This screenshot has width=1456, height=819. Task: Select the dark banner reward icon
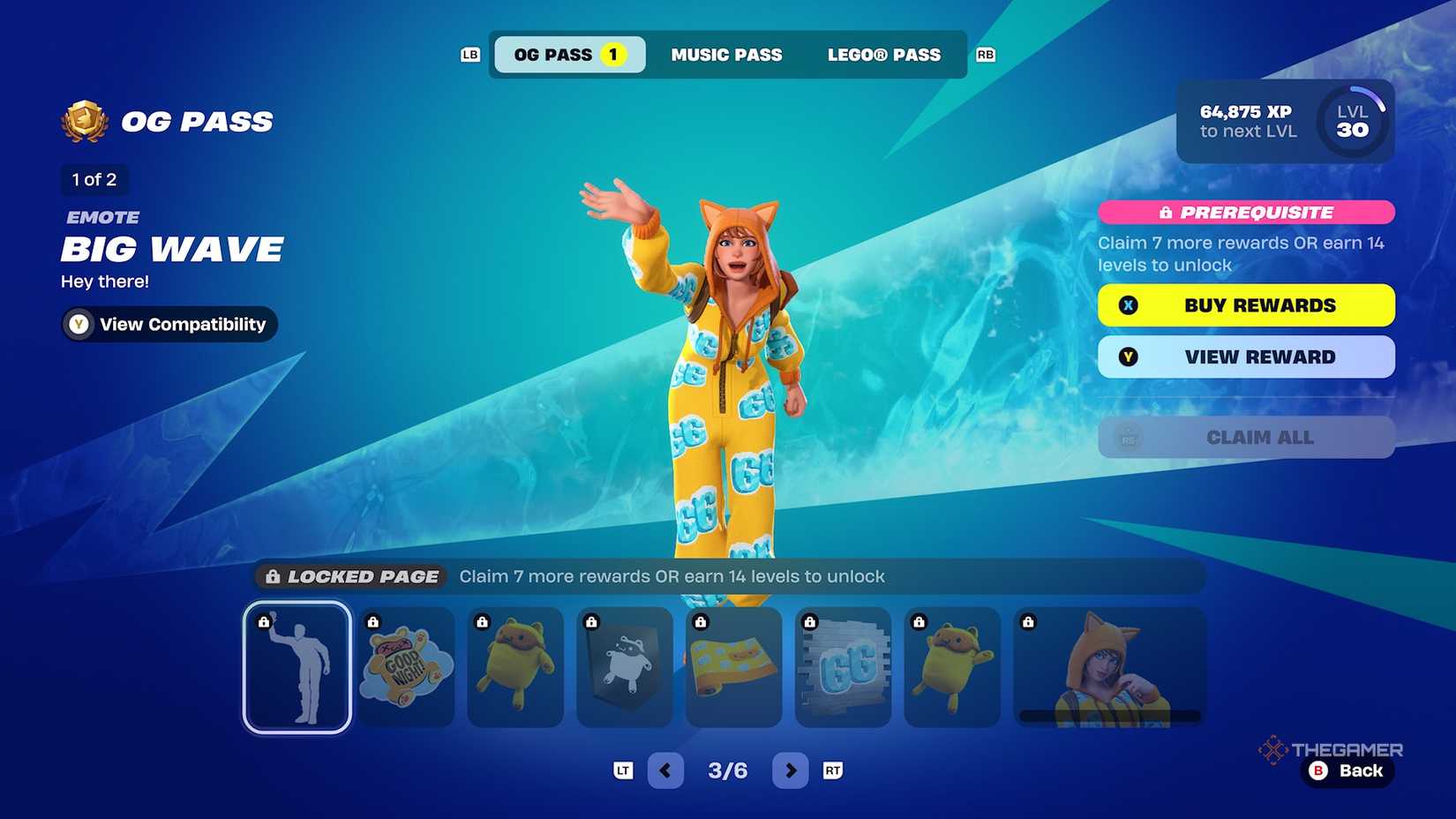point(625,666)
